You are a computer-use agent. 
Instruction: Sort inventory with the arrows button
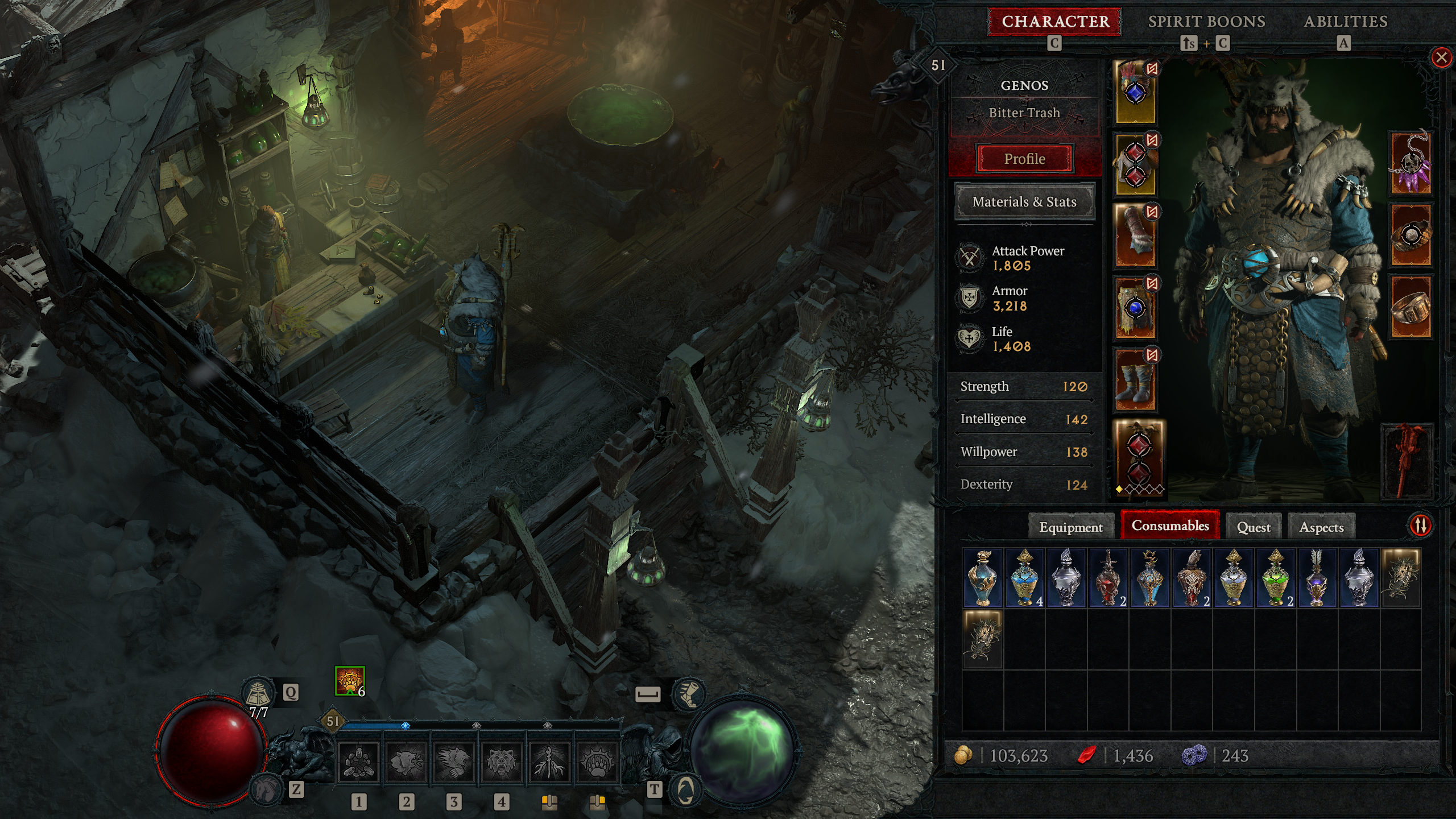(x=1420, y=525)
